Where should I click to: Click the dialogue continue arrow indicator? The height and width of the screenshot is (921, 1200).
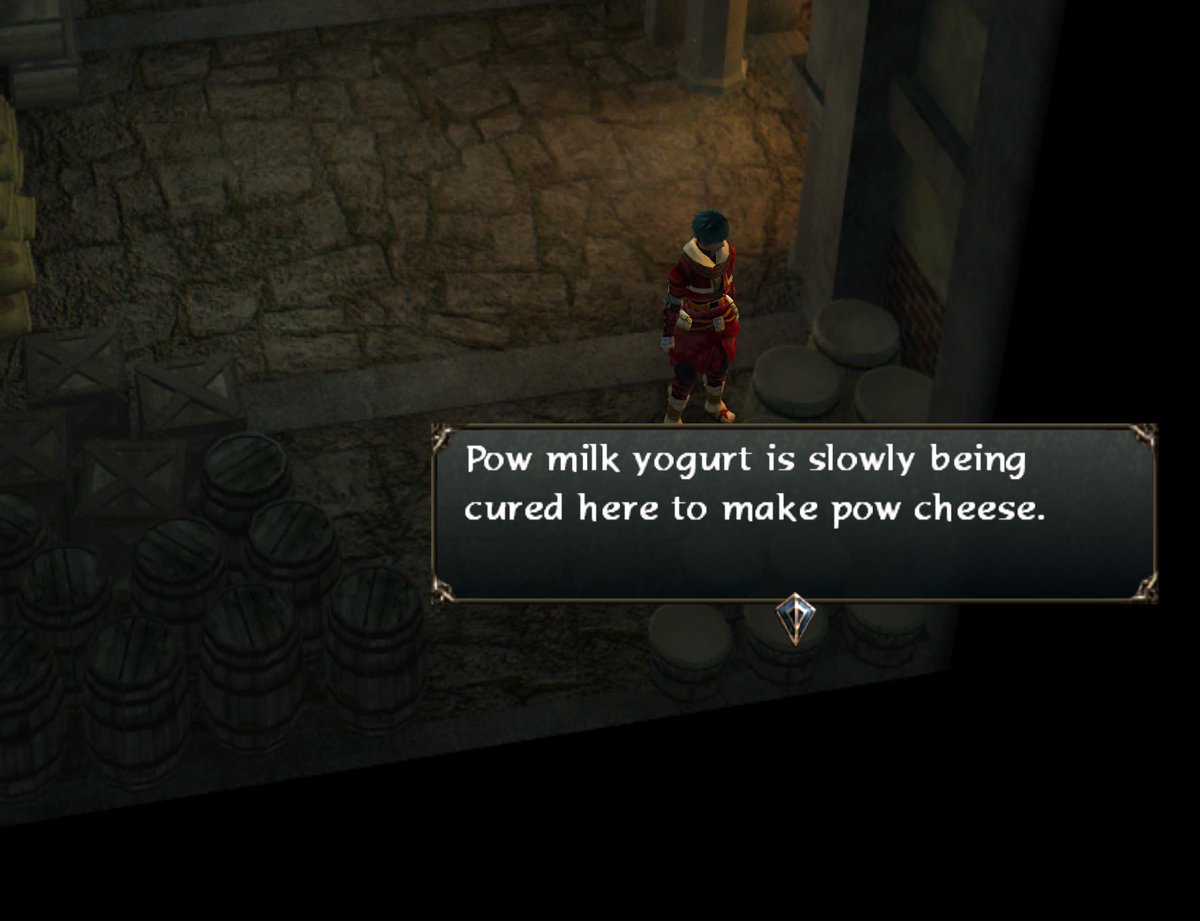(x=795, y=618)
